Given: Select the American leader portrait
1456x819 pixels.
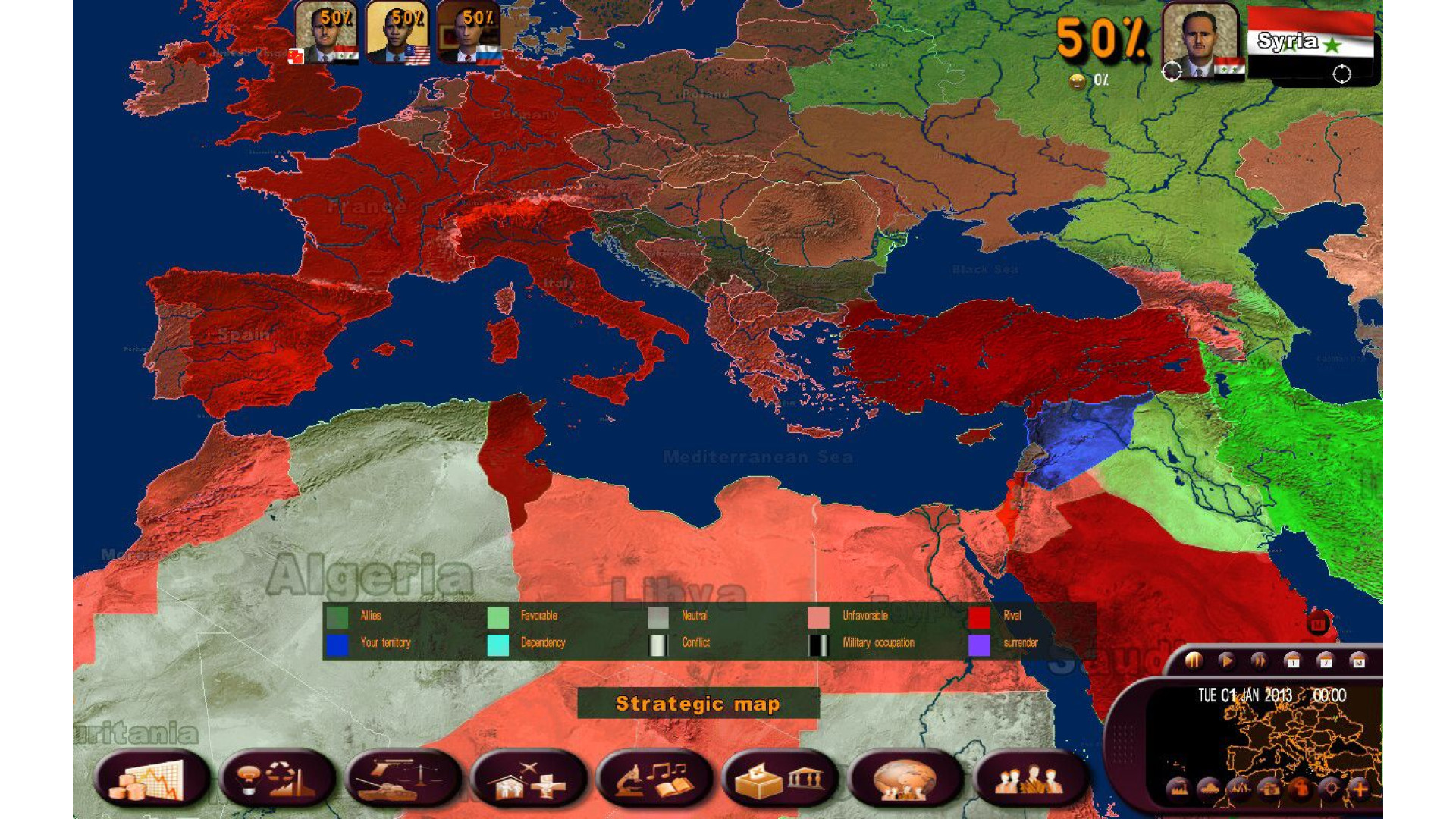Looking at the screenshot, I should pos(397,33).
